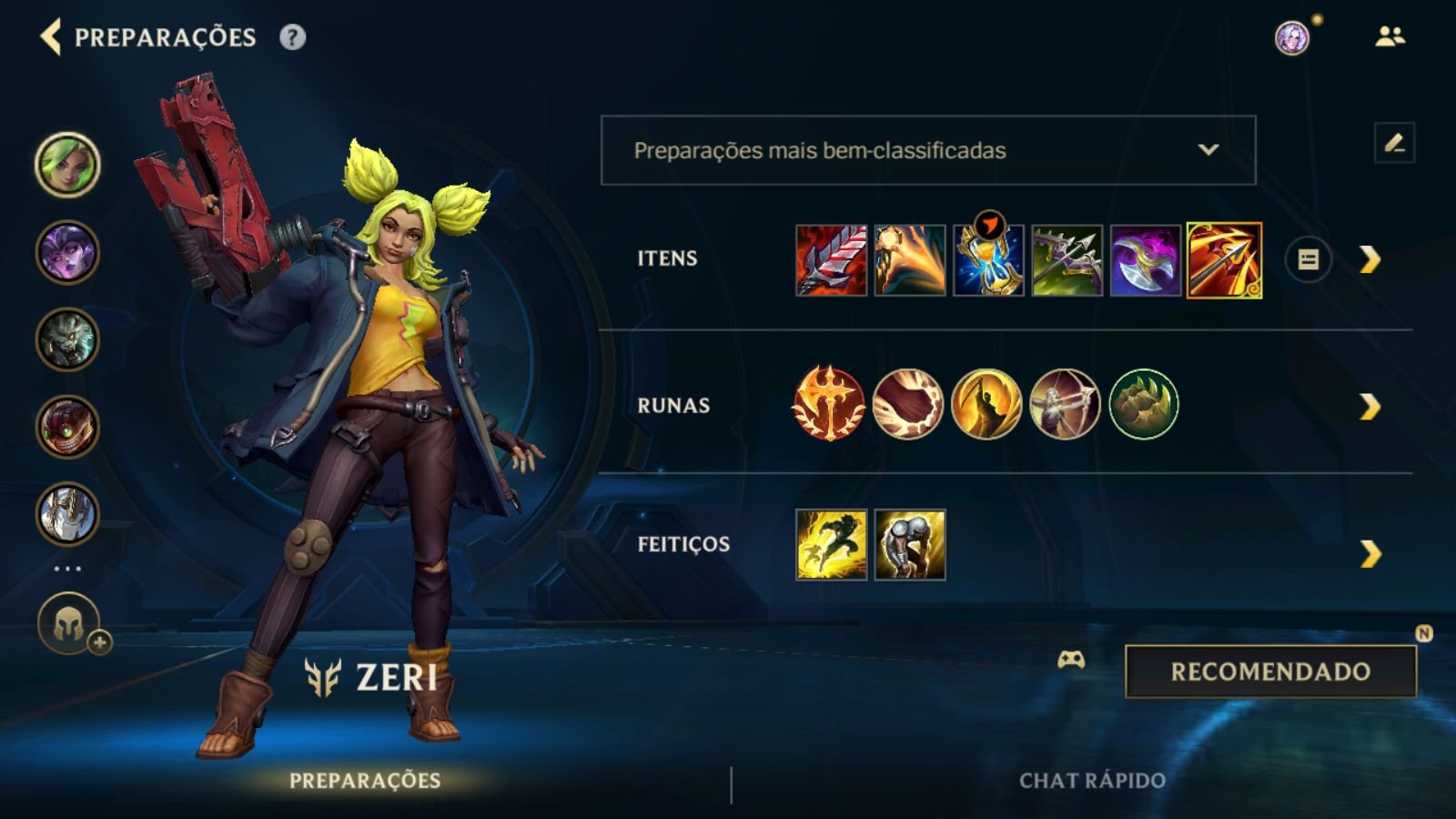Select the blue hourglass item
The height and width of the screenshot is (819, 1456).
(x=988, y=260)
